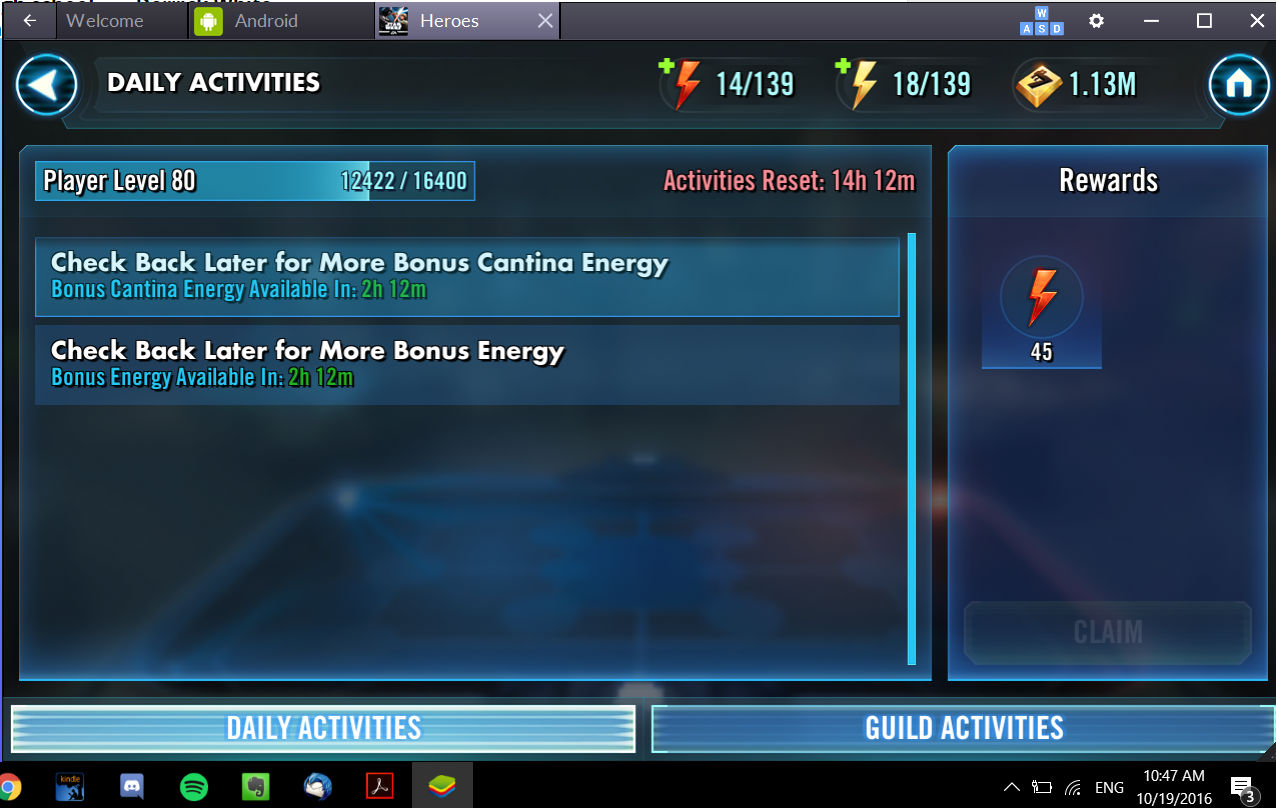The width and height of the screenshot is (1276, 808).
Task: Switch to the Guild Activities tab
Action: coord(963,728)
